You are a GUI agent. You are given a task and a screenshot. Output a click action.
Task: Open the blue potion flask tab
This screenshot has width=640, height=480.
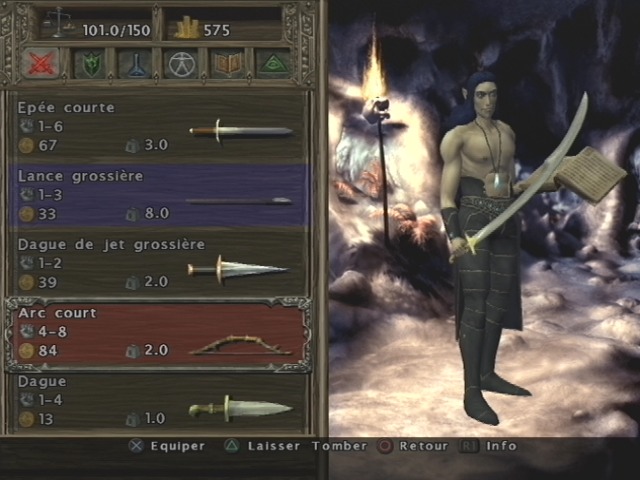tap(133, 64)
